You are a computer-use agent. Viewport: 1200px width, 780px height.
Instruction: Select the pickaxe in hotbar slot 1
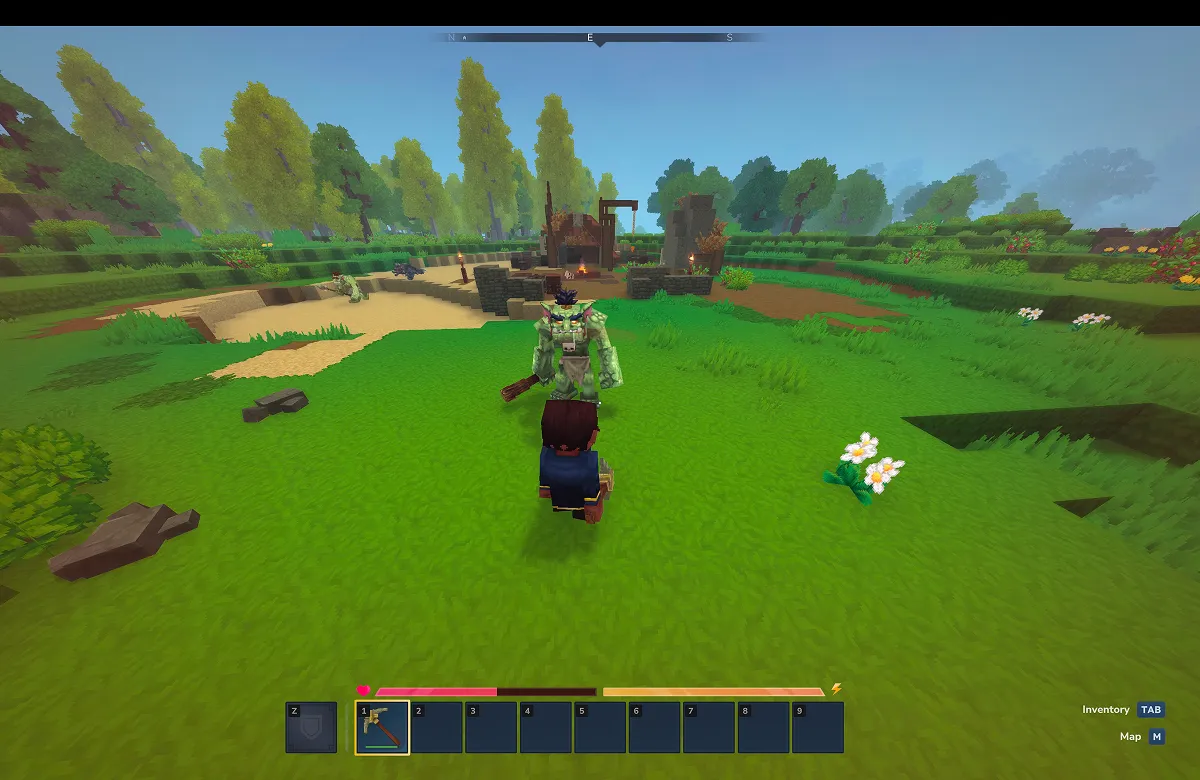click(382, 727)
